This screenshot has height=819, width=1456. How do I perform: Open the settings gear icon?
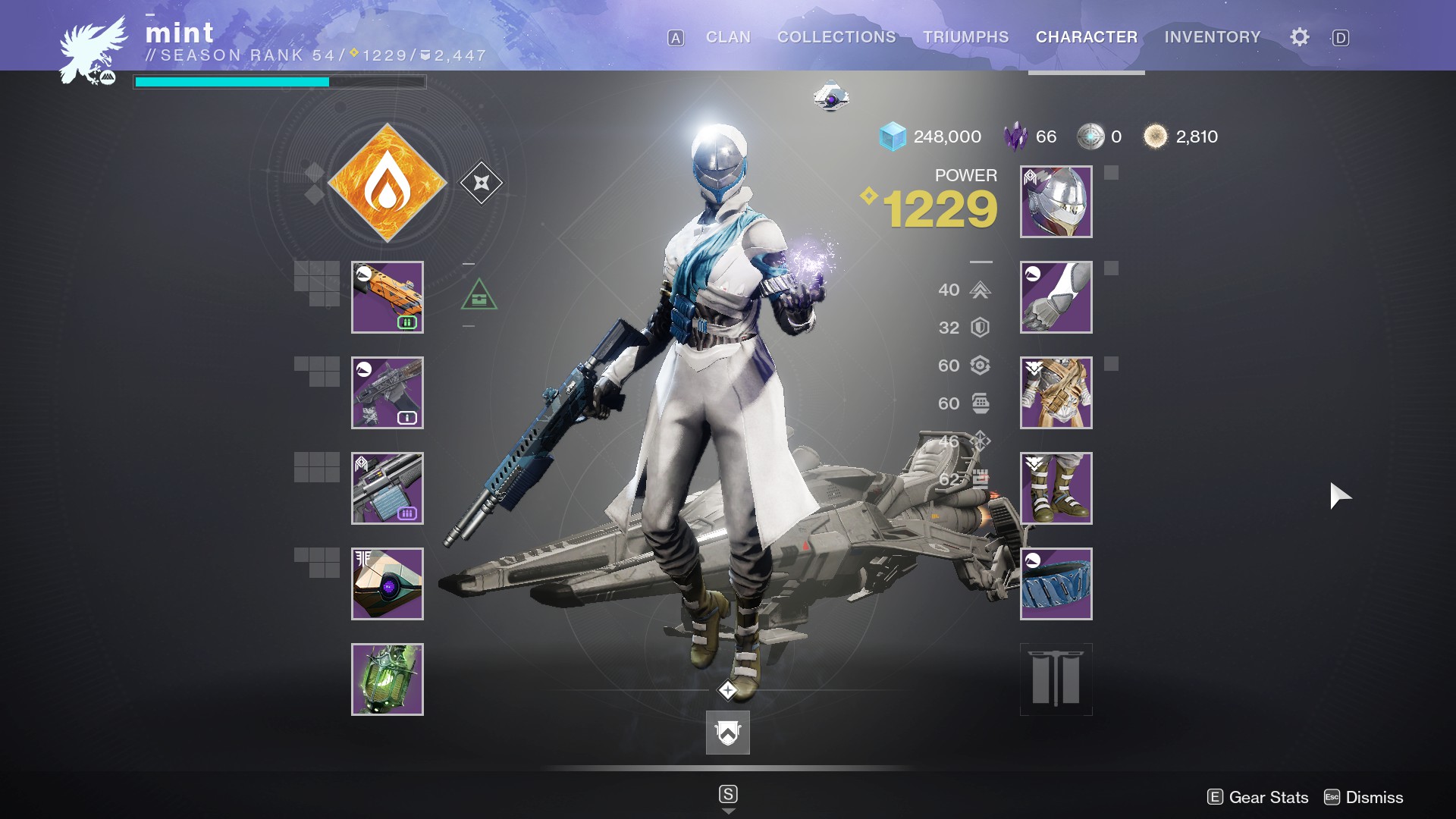pos(1300,37)
